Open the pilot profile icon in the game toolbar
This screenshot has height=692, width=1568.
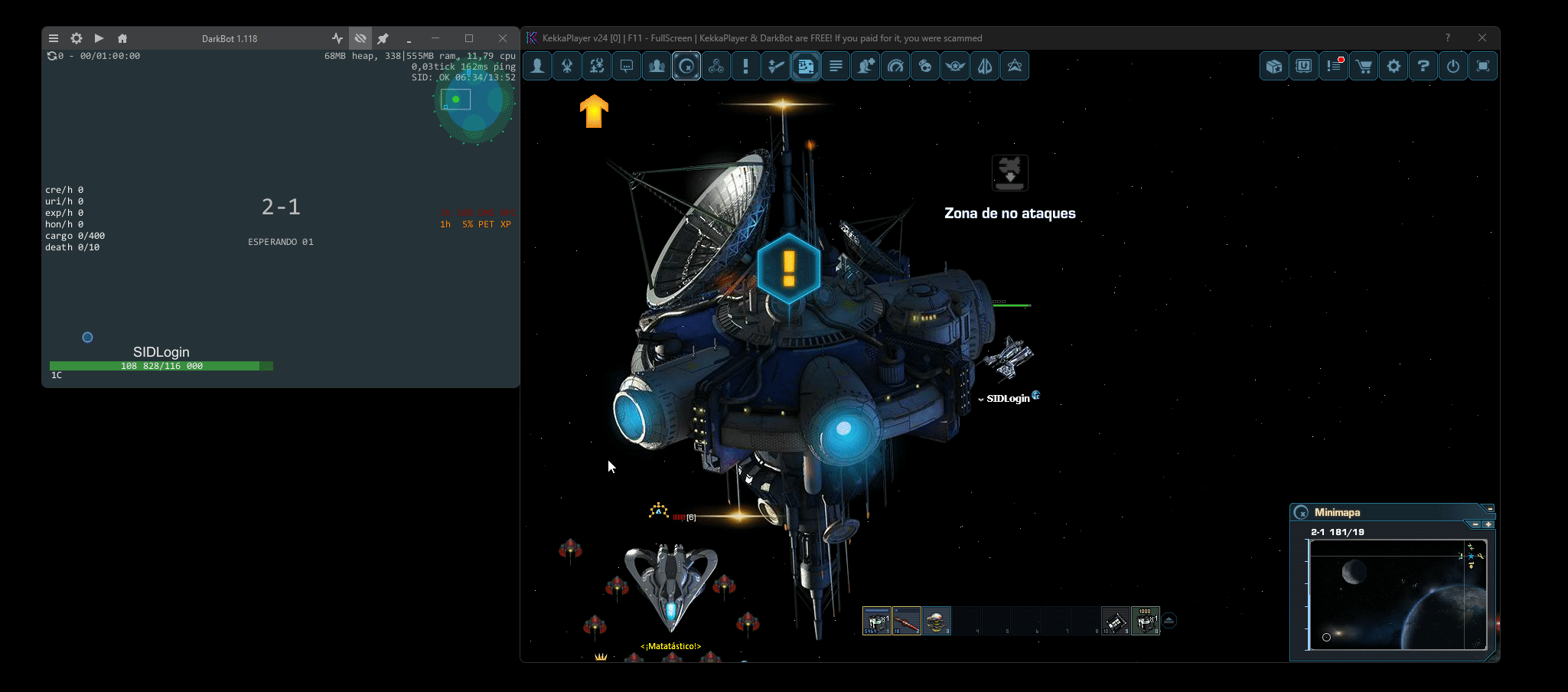click(x=536, y=66)
